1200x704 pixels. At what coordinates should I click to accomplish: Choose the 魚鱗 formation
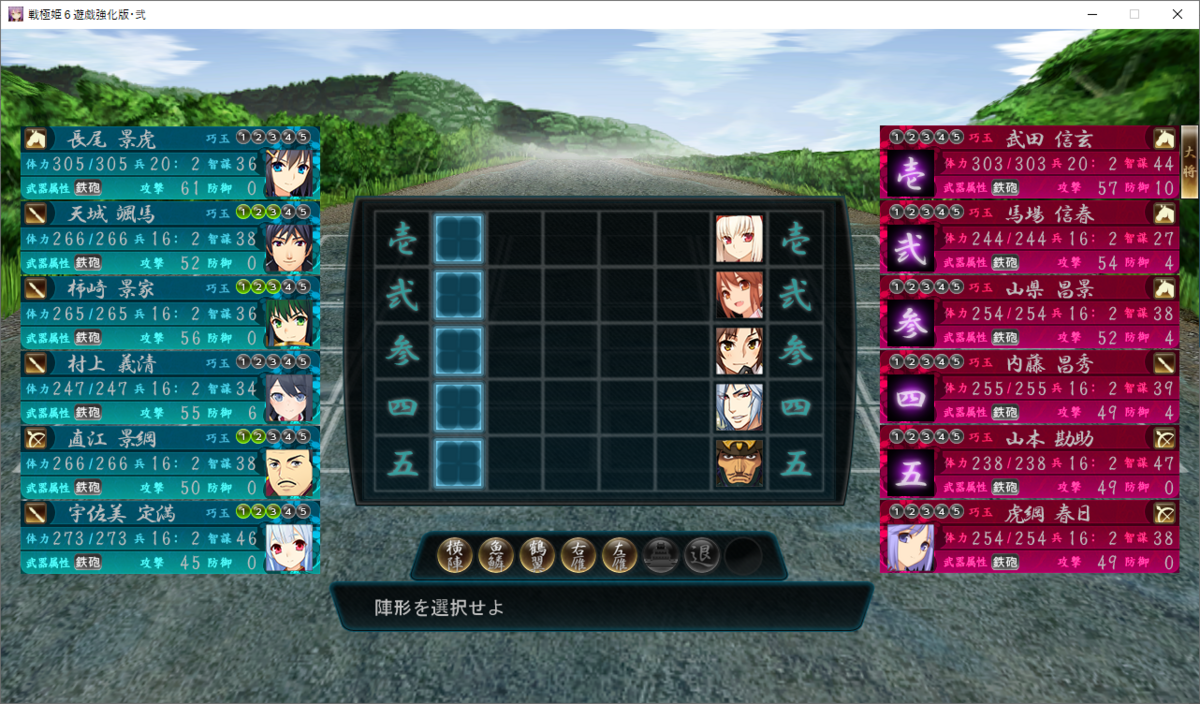pos(496,554)
